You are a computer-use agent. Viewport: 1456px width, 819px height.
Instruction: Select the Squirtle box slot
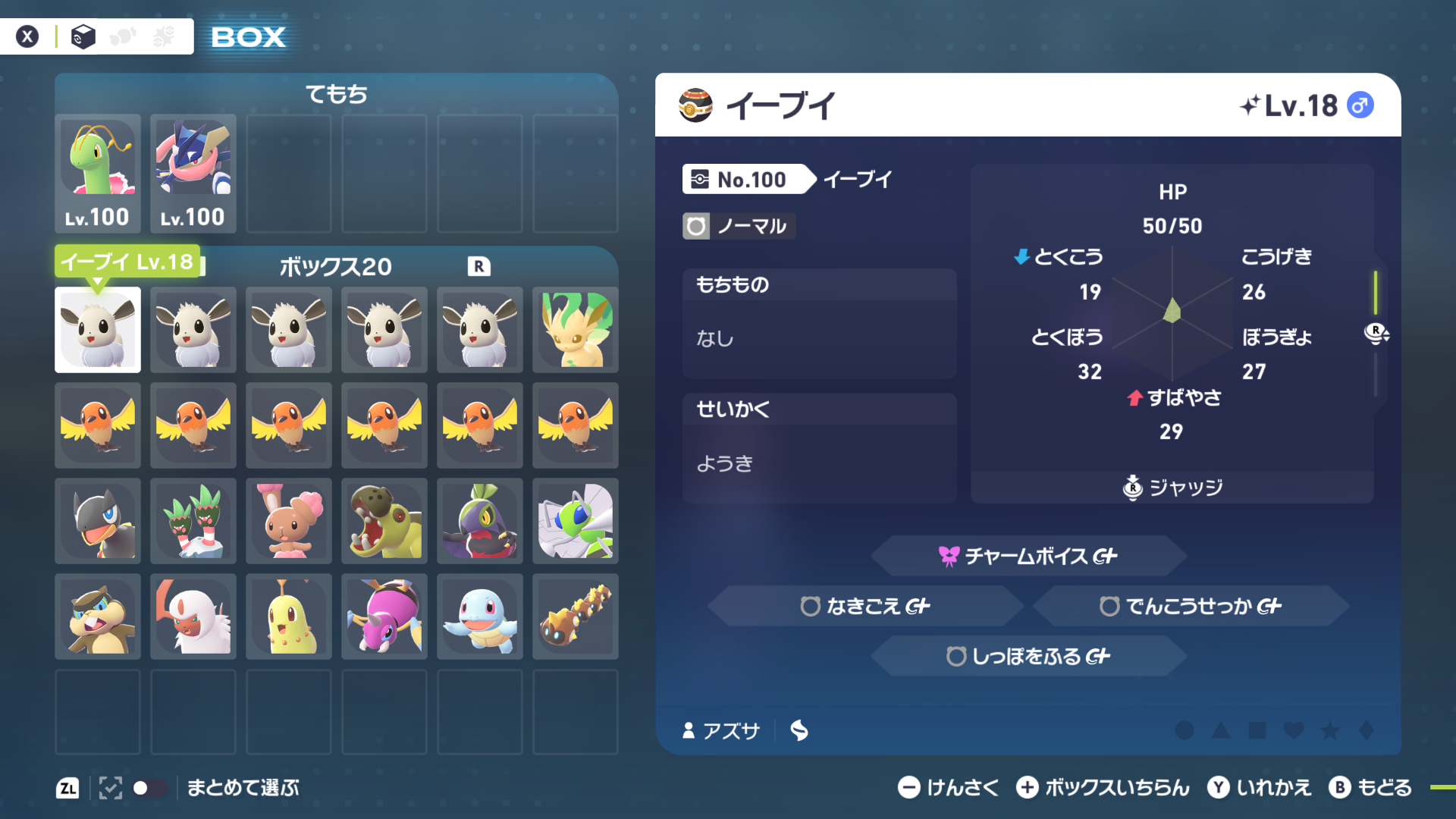coord(480,617)
